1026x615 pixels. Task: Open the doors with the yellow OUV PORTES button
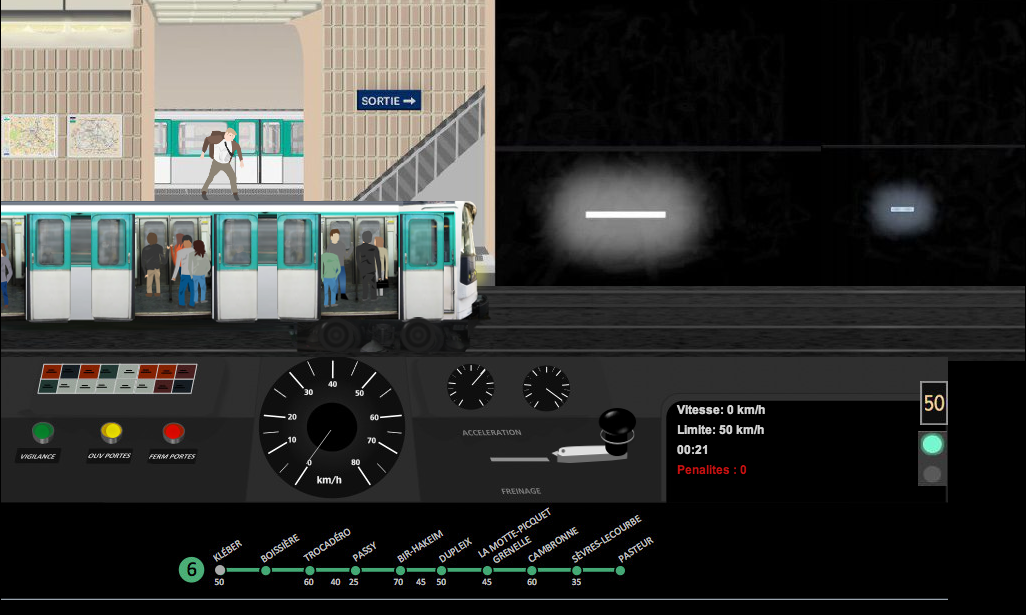pos(111,433)
